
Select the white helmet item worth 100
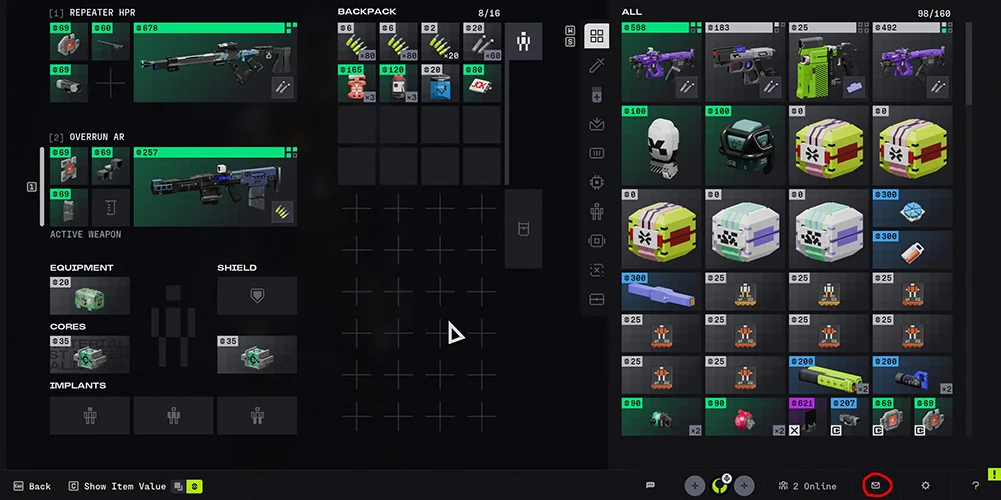coord(661,146)
